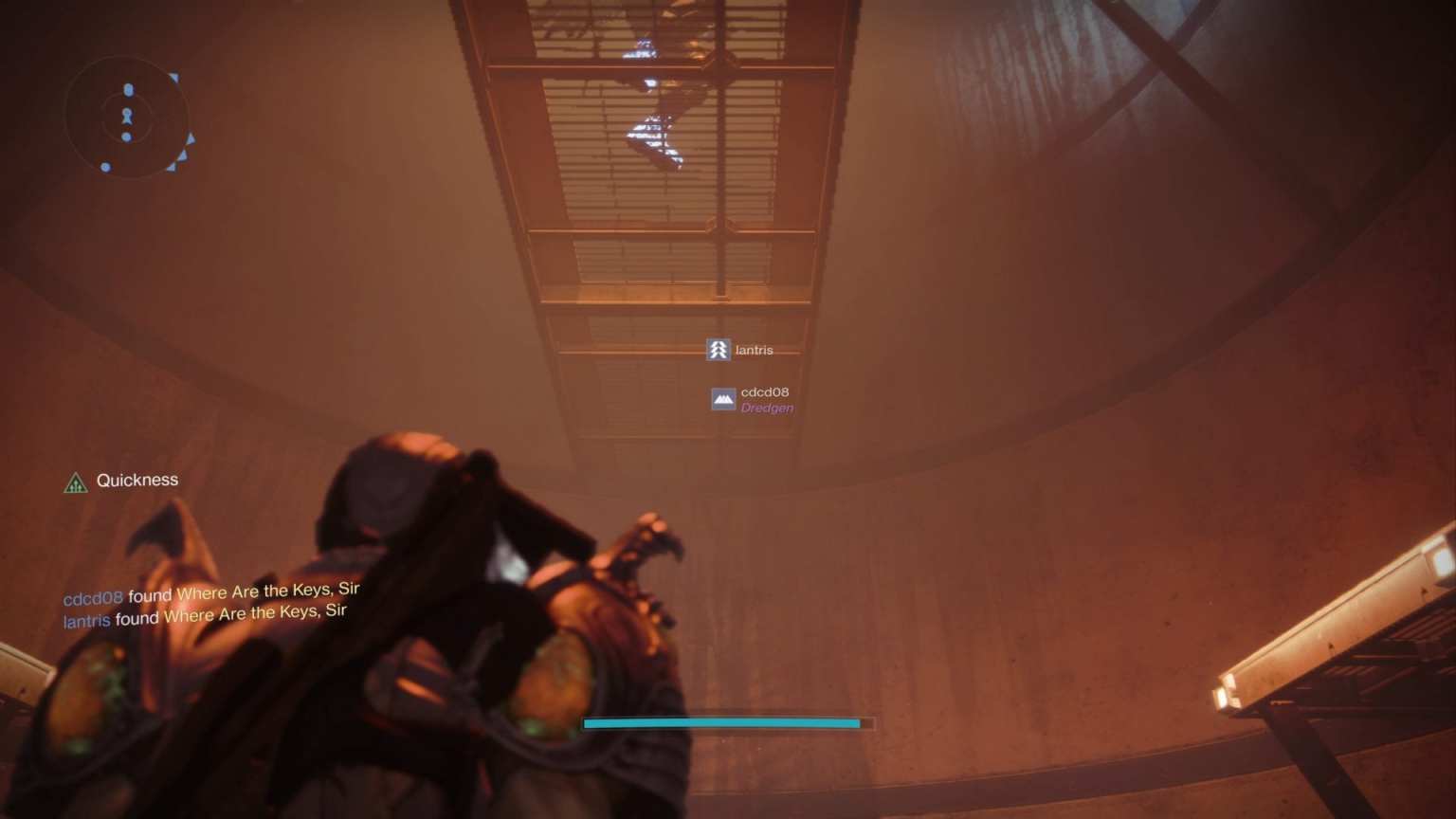Toggle the lantris fireteam nameplate
Viewport: 1456px width, 819px height.
[755, 349]
